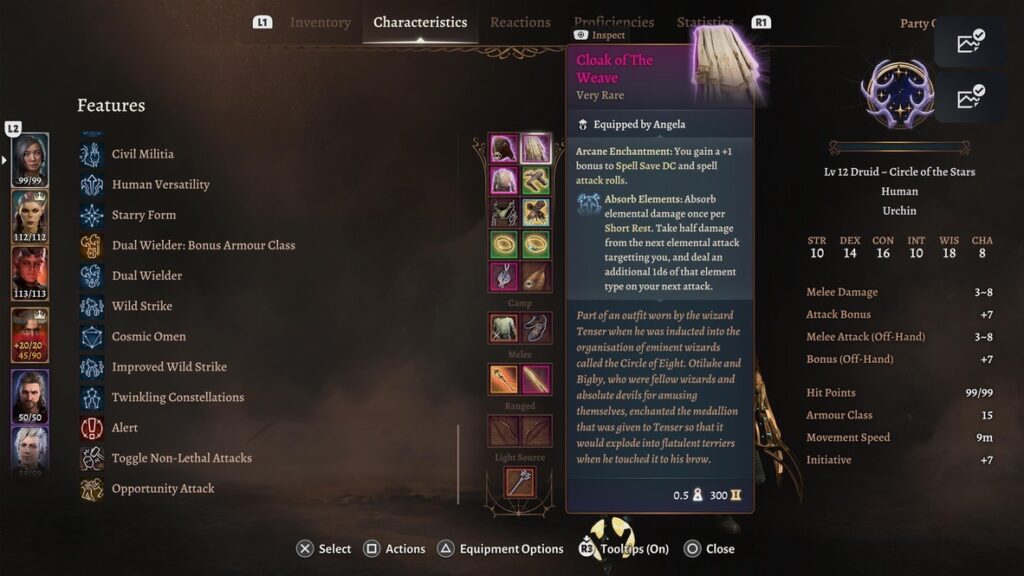Select the Starry Form feature

pos(143,215)
